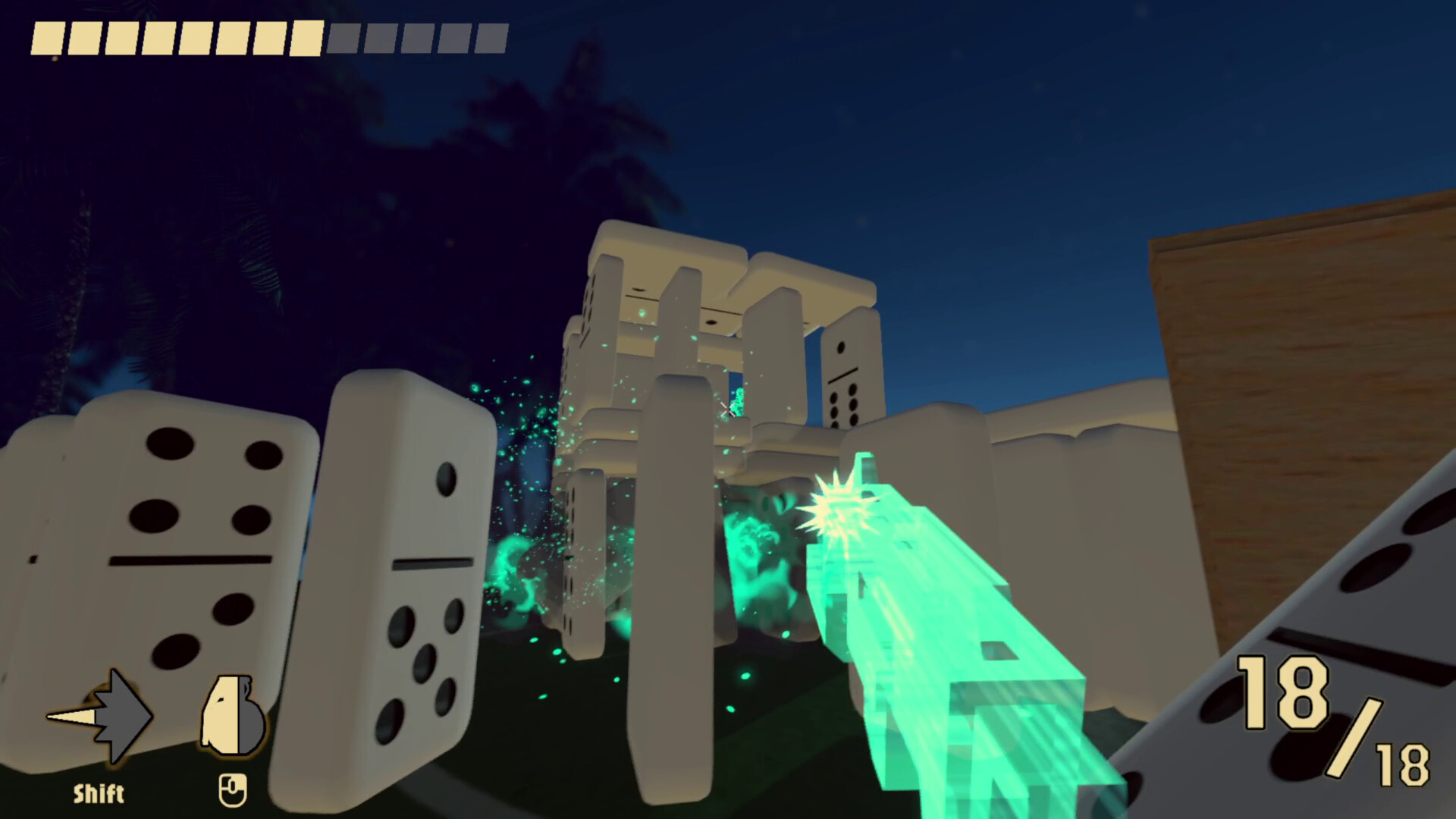This screenshot has height=819, width=1456.
Task: Toggle the first filled segment of the stamina bar
Action: click(49, 36)
